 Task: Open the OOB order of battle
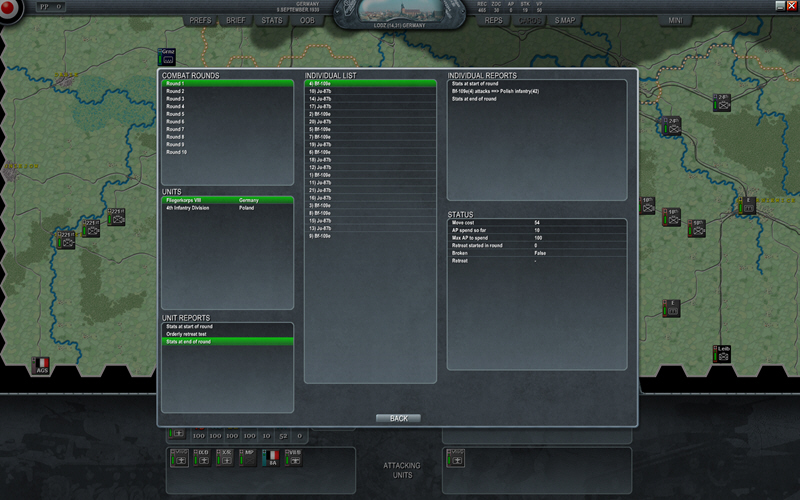pos(307,20)
